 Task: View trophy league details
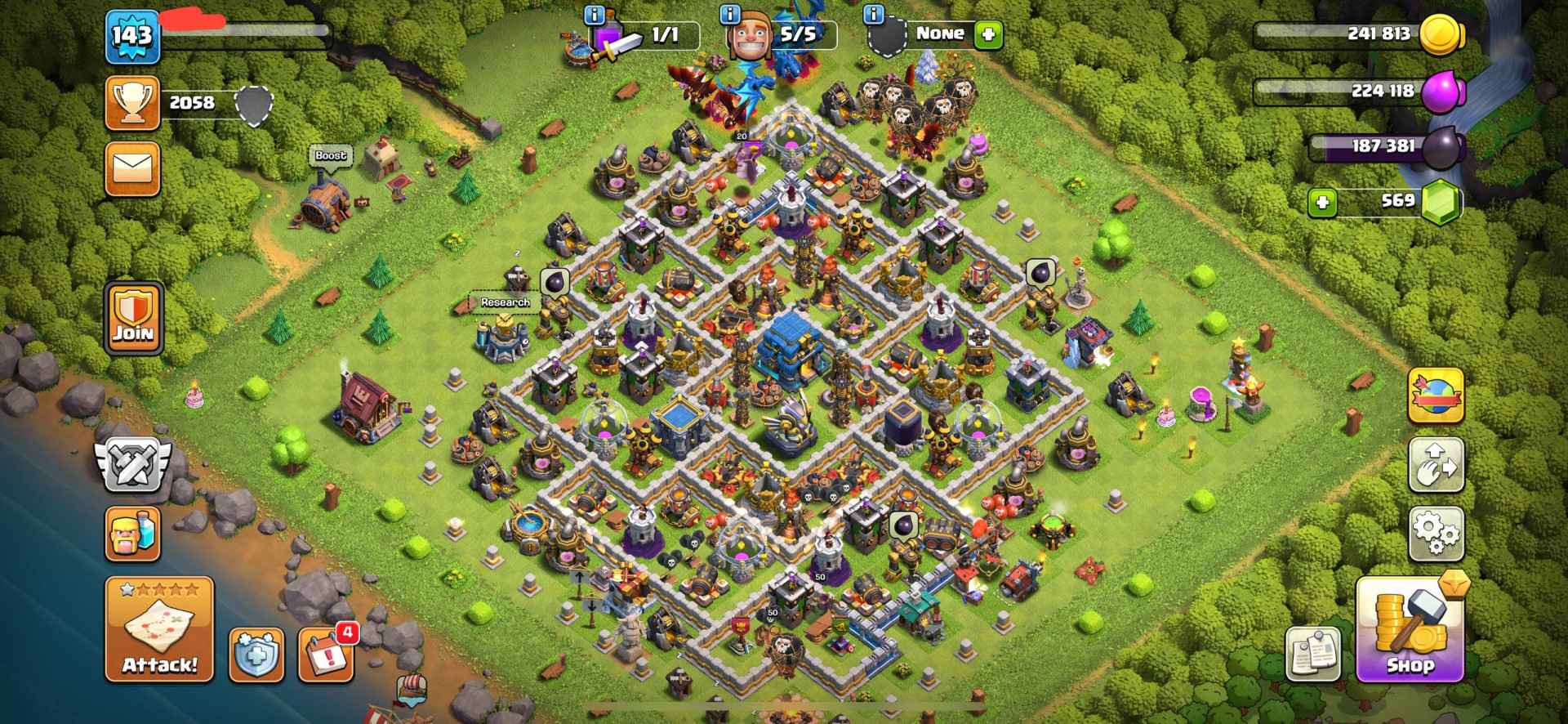133,103
